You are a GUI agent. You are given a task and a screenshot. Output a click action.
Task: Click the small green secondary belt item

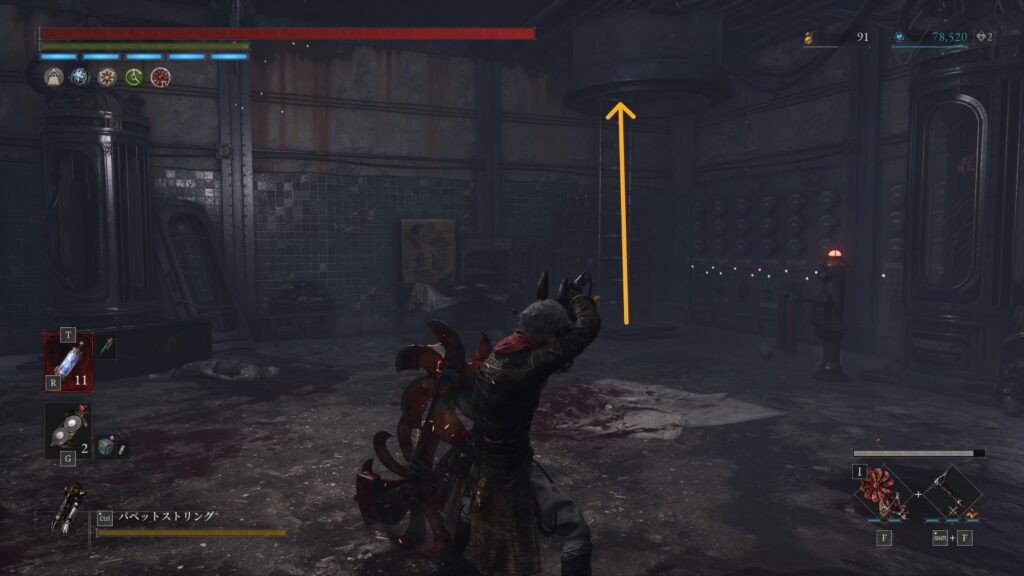tap(106, 347)
